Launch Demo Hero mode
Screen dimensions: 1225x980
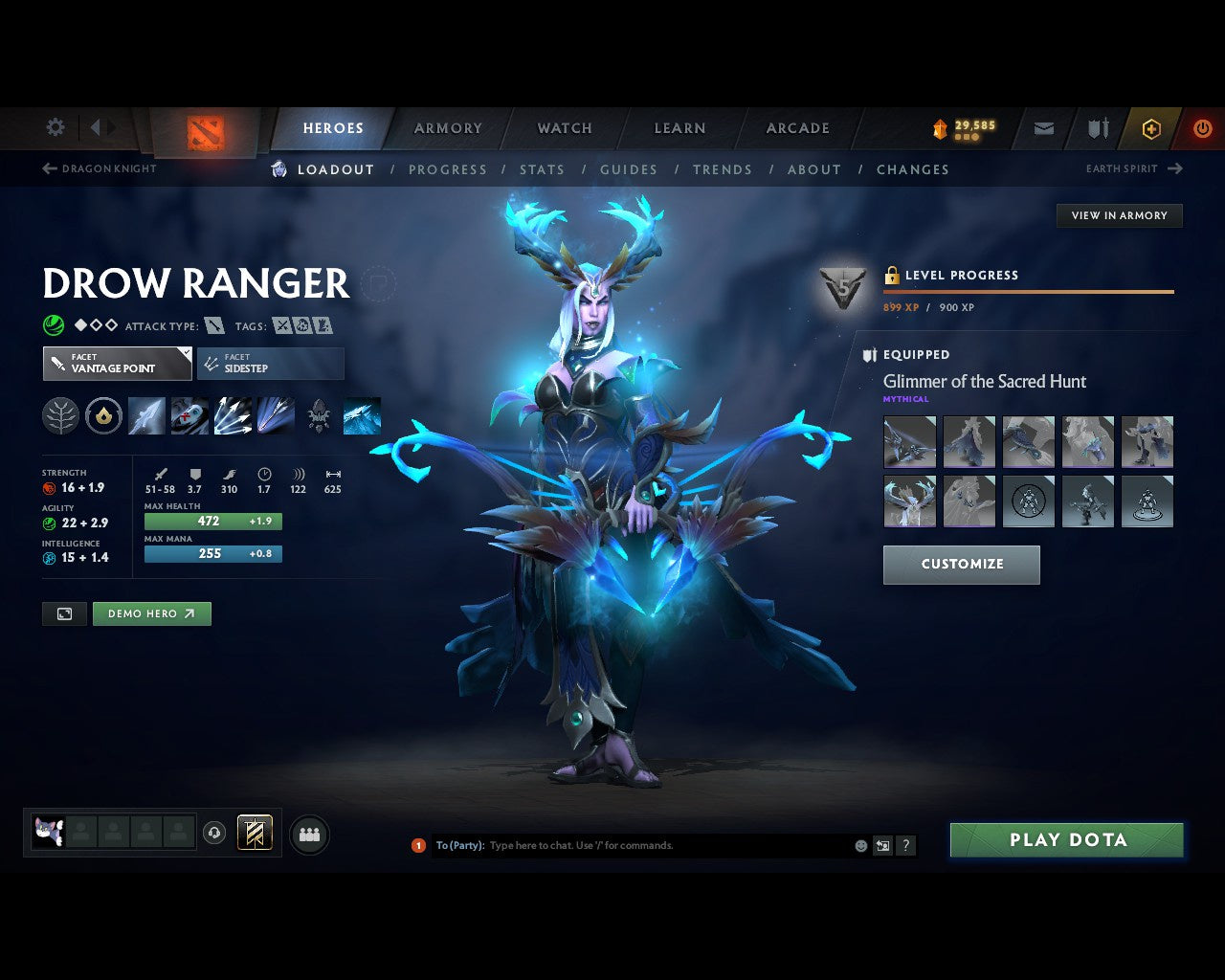click(x=151, y=613)
